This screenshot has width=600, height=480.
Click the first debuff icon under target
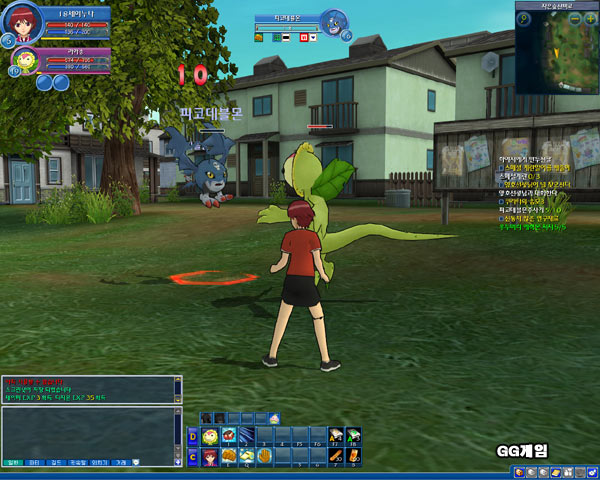click(258, 37)
